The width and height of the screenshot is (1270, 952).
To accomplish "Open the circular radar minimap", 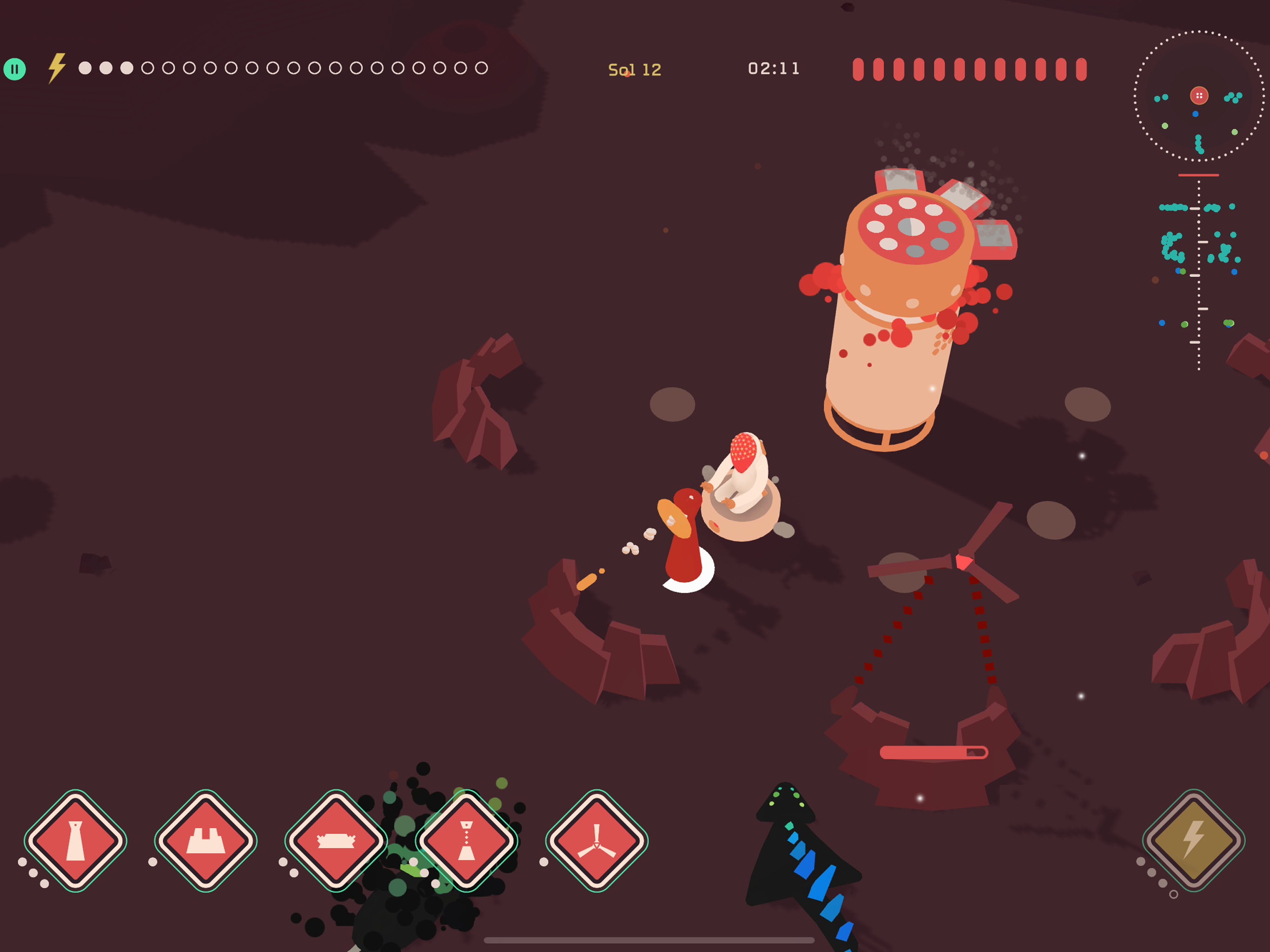I will [1199, 96].
